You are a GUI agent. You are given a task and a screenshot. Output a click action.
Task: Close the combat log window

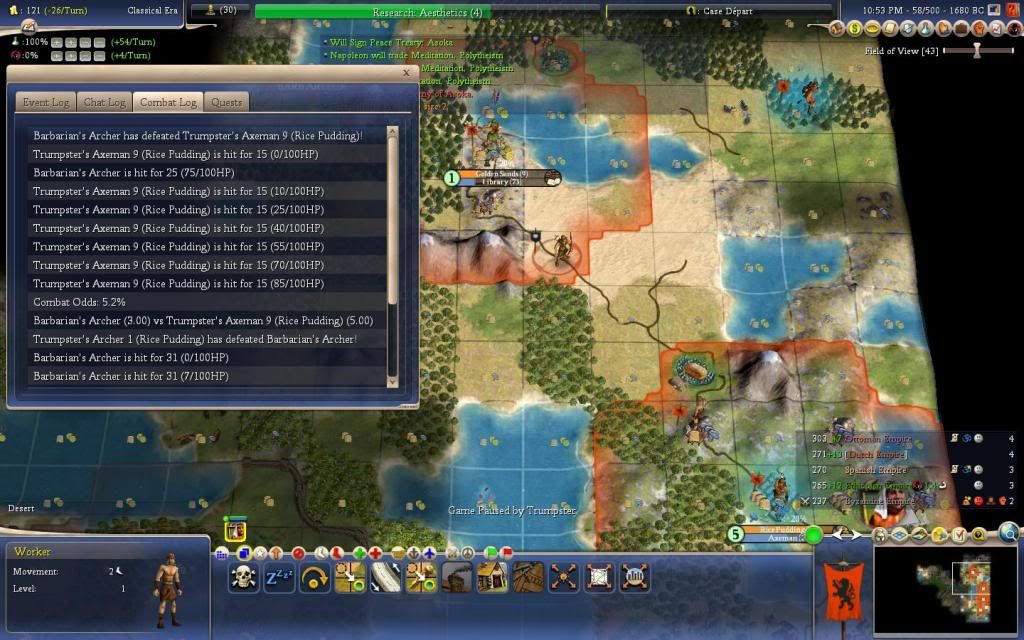pos(406,73)
